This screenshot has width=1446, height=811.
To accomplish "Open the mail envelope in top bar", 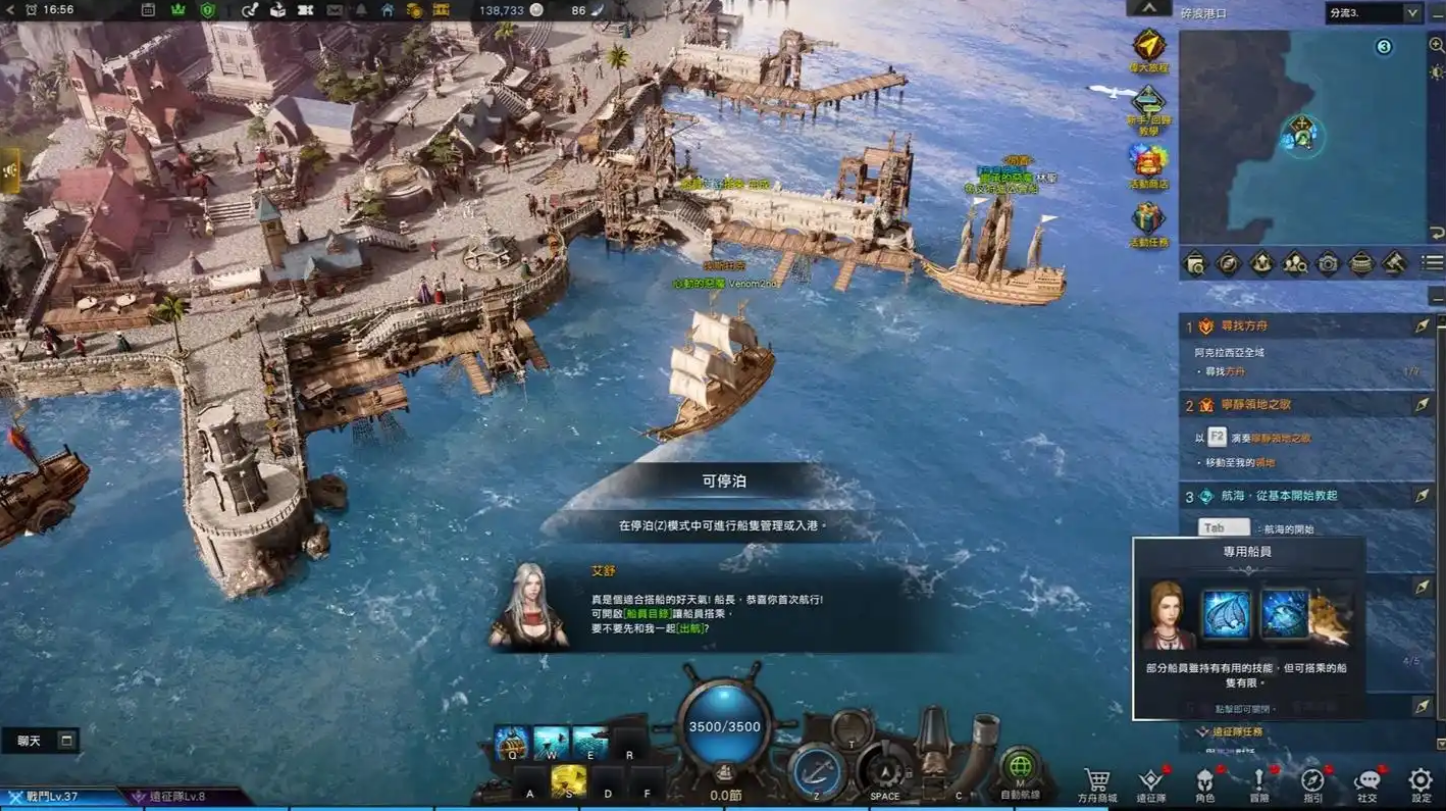I will tap(334, 10).
